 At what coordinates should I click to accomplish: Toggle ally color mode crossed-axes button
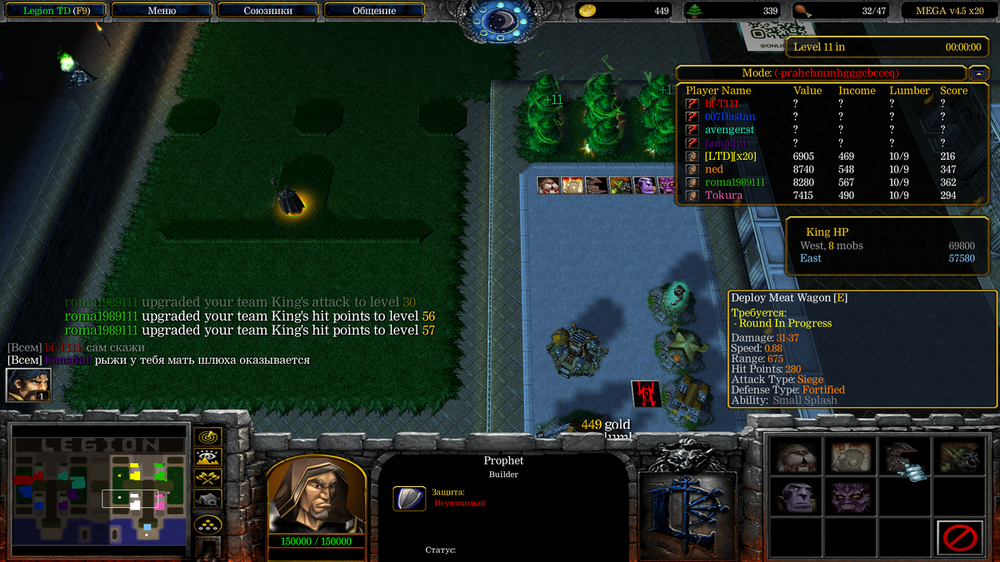tap(208, 479)
